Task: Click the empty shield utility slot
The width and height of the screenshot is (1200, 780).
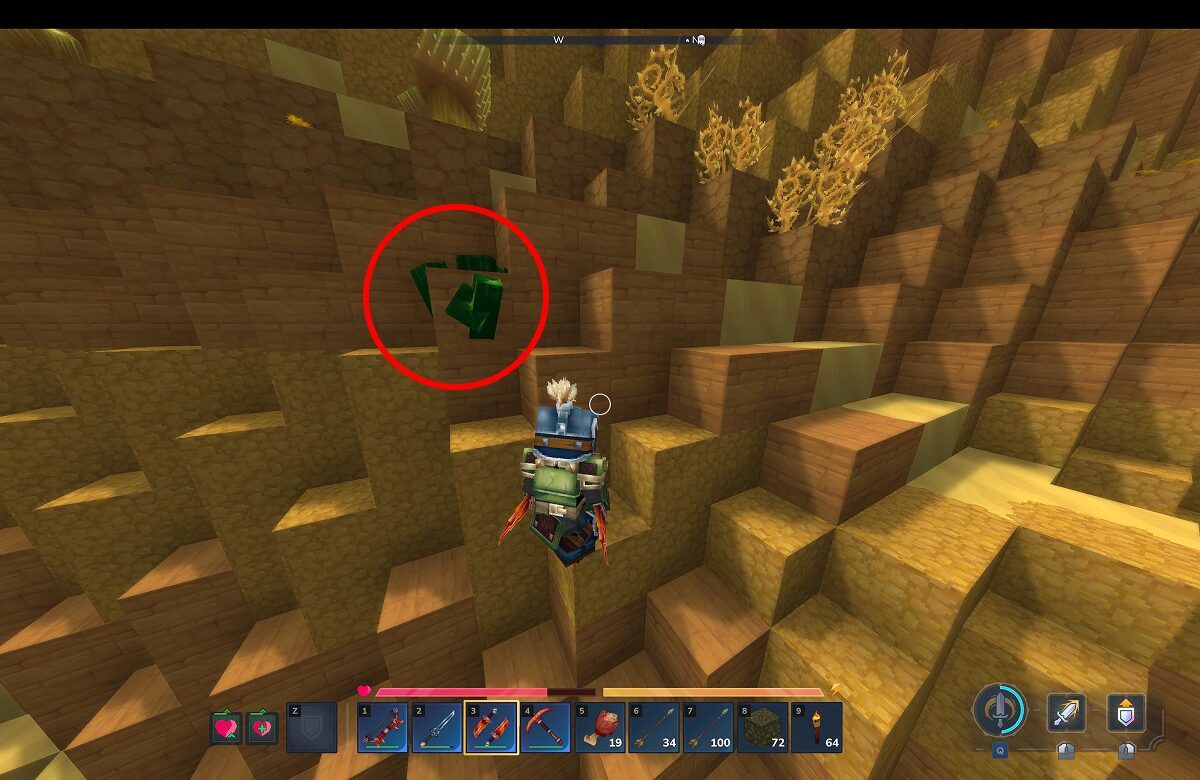Action: pyautogui.click(x=311, y=728)
